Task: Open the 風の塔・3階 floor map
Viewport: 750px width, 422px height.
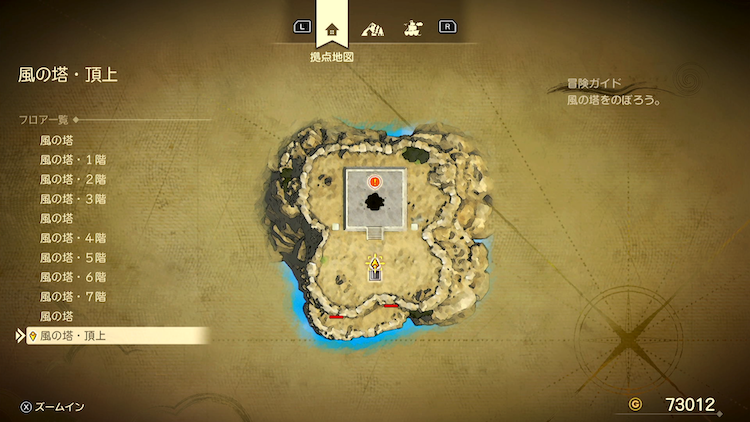Action: click(72, 199)
